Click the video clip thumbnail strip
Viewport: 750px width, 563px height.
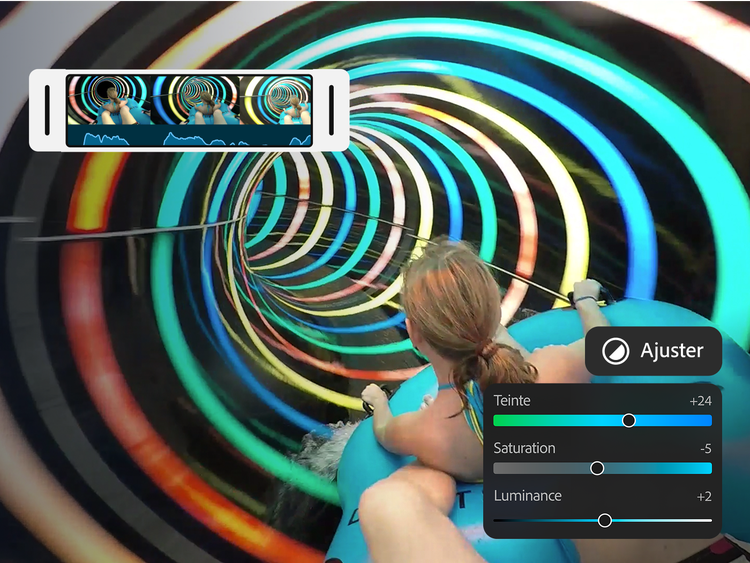pos(189,110)
